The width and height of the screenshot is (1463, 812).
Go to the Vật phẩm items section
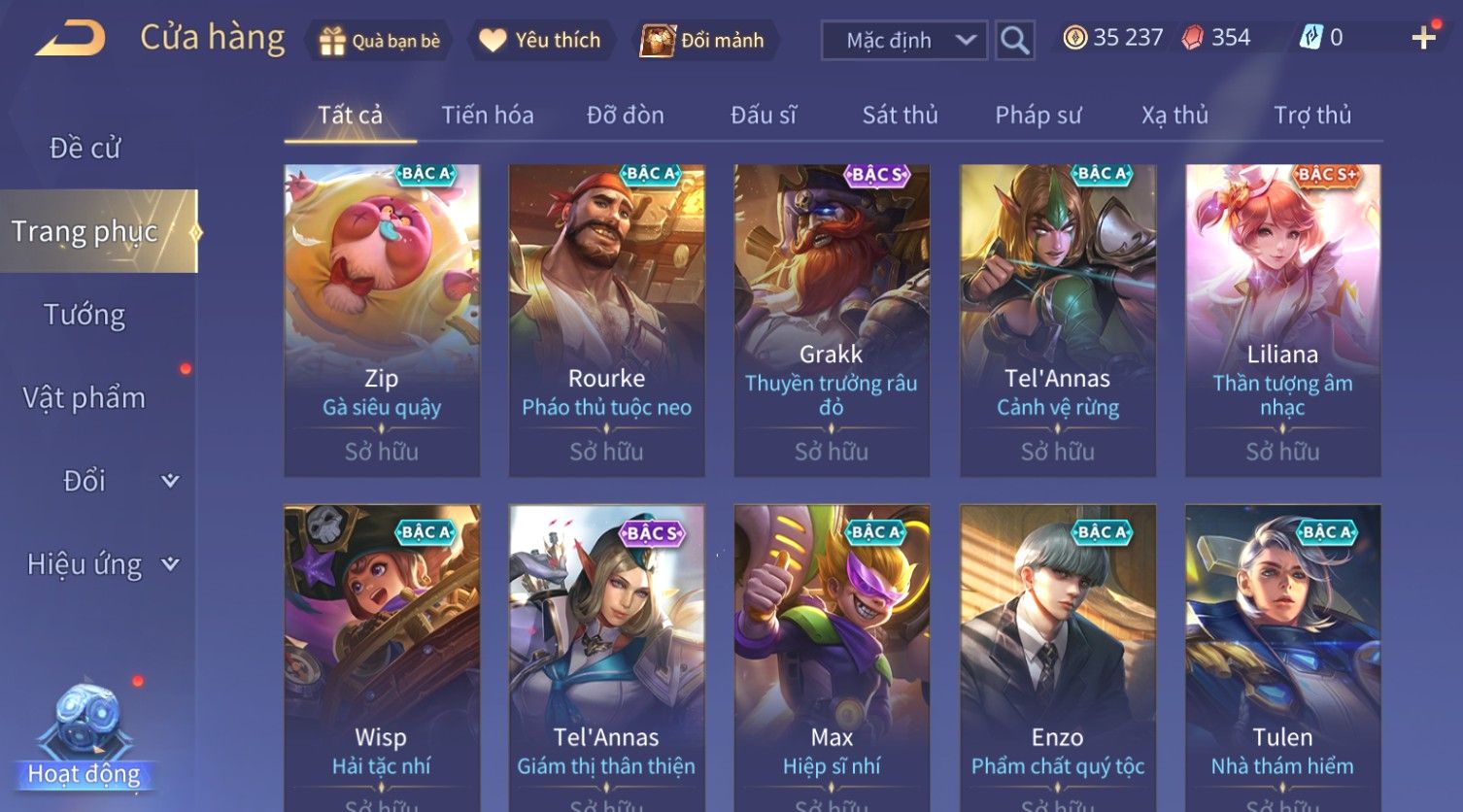click(x=85, y=398)
